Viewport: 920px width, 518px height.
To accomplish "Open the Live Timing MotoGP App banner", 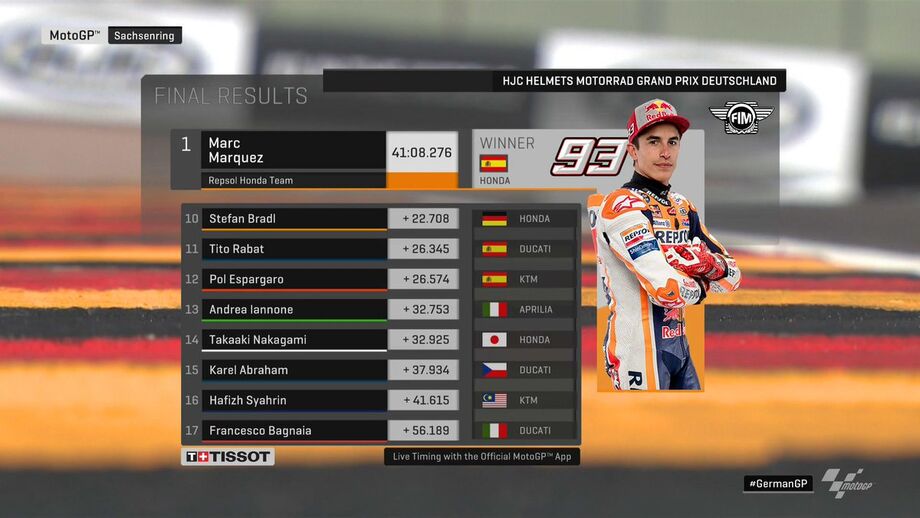I will pos(482,456).
